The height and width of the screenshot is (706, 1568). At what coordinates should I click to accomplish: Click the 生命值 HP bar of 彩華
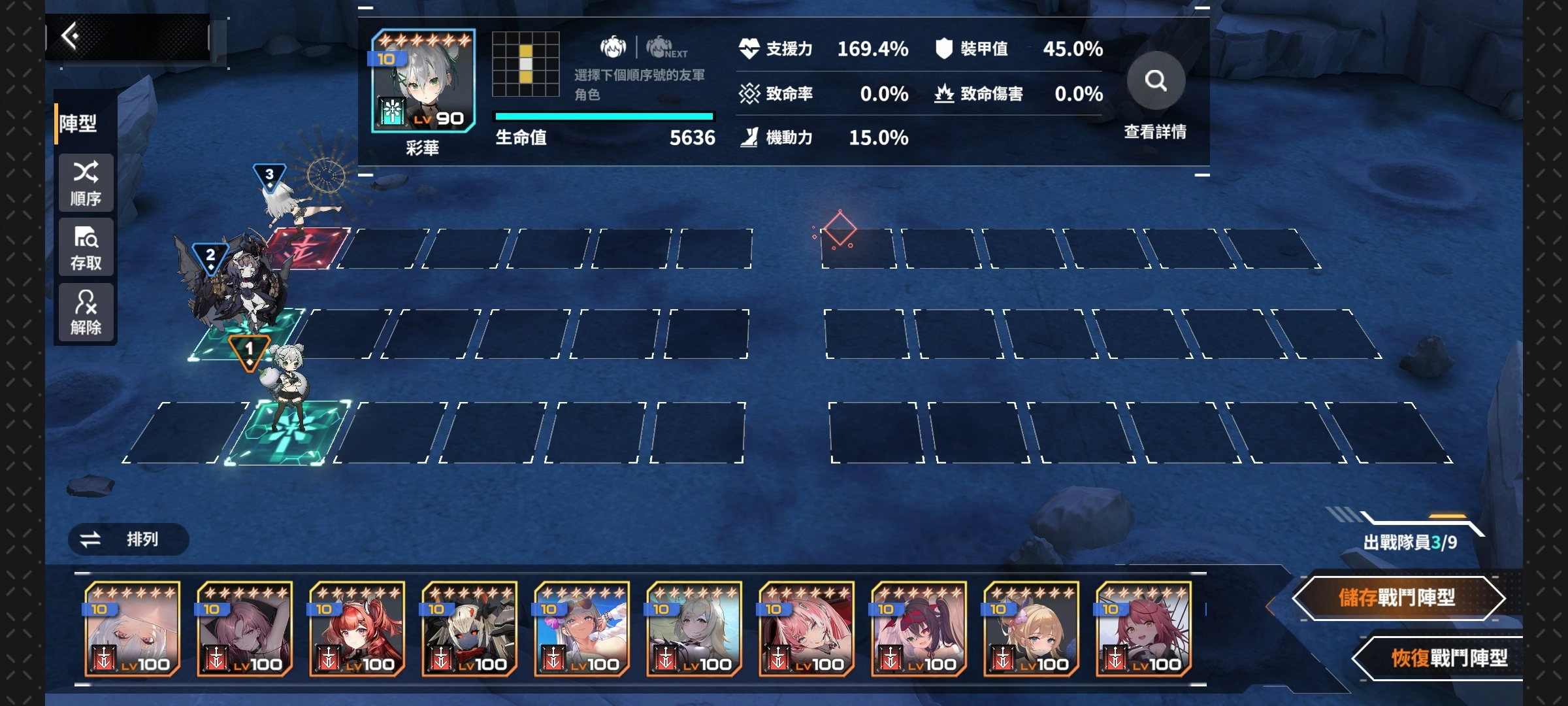pos(601,116)
